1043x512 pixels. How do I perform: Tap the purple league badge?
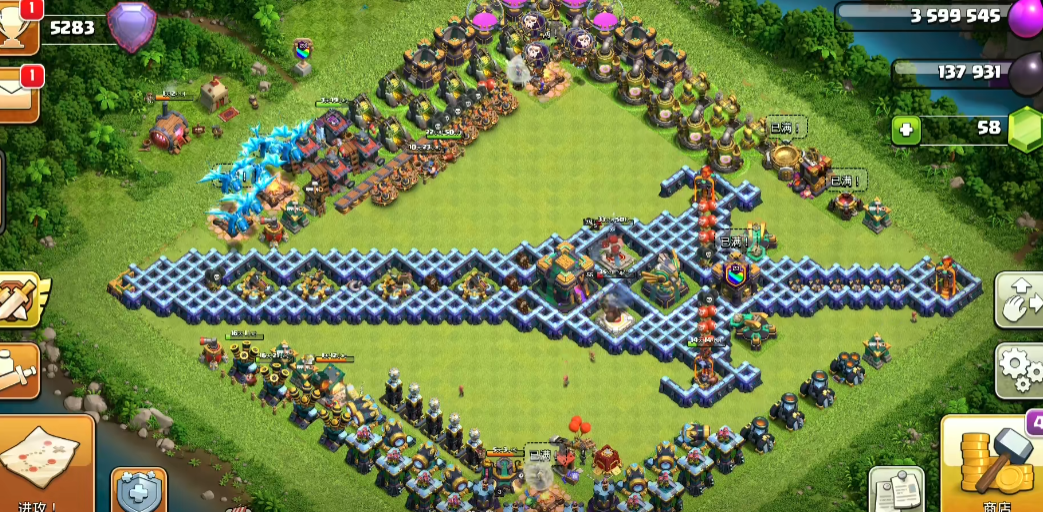point(131,27)
